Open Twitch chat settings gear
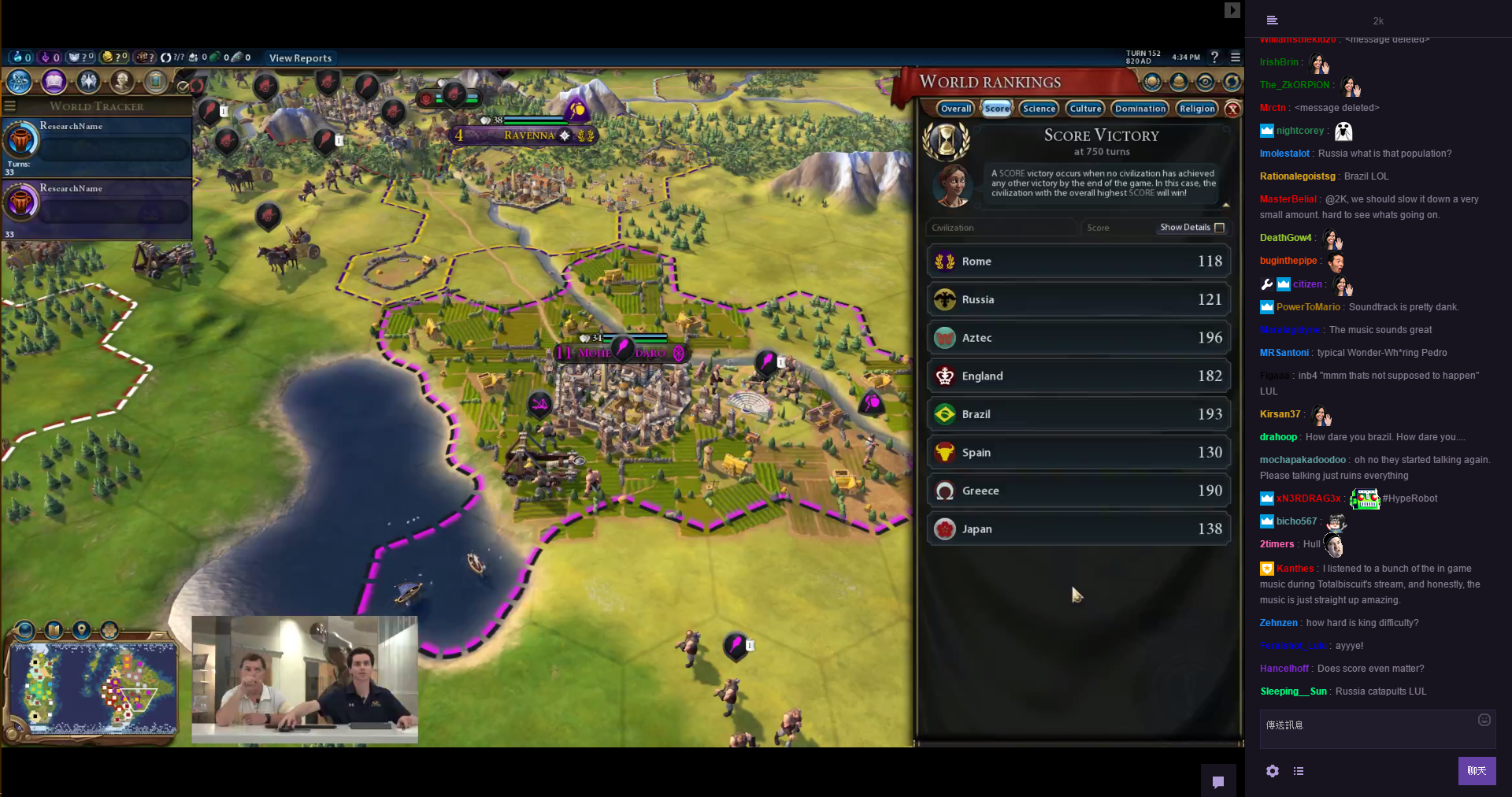Image resolution: width=1512 pixels, height=797 pixels. [x=1273, y=771]
